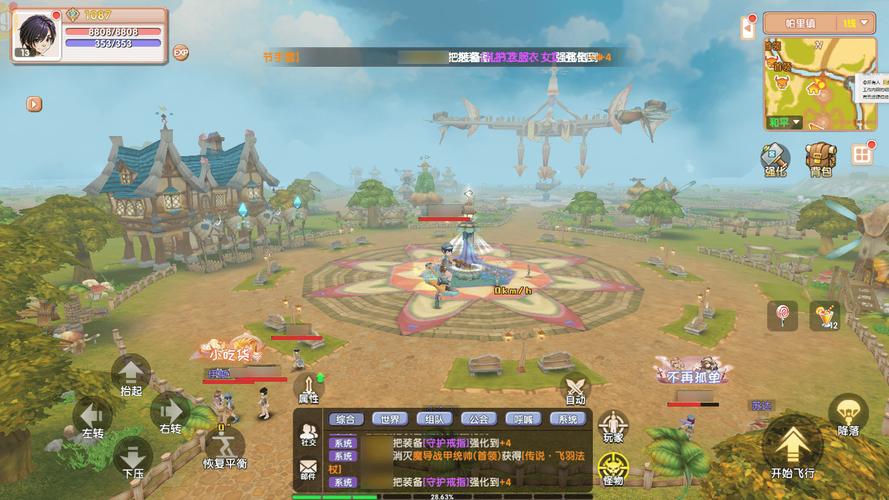This screenshot has width=889, height=500.
Task: Toggle 自动 (auto battle) crossed swords icon
Action: click(x=575, y=389)
